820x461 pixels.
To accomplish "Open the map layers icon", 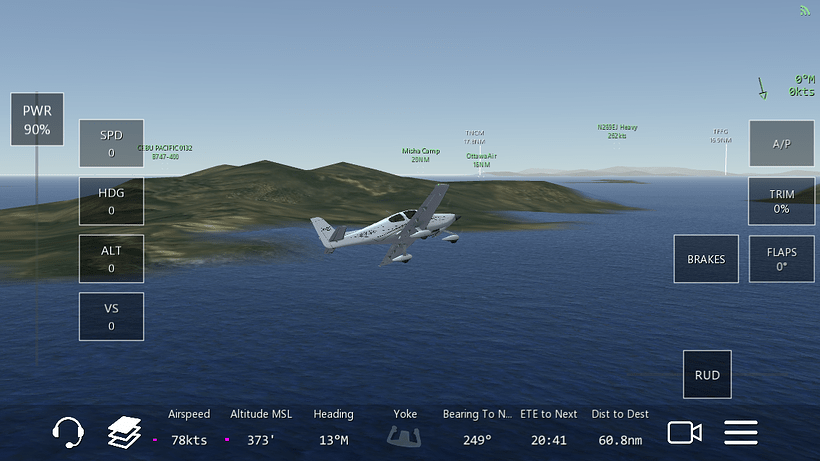I will (125, 432).
